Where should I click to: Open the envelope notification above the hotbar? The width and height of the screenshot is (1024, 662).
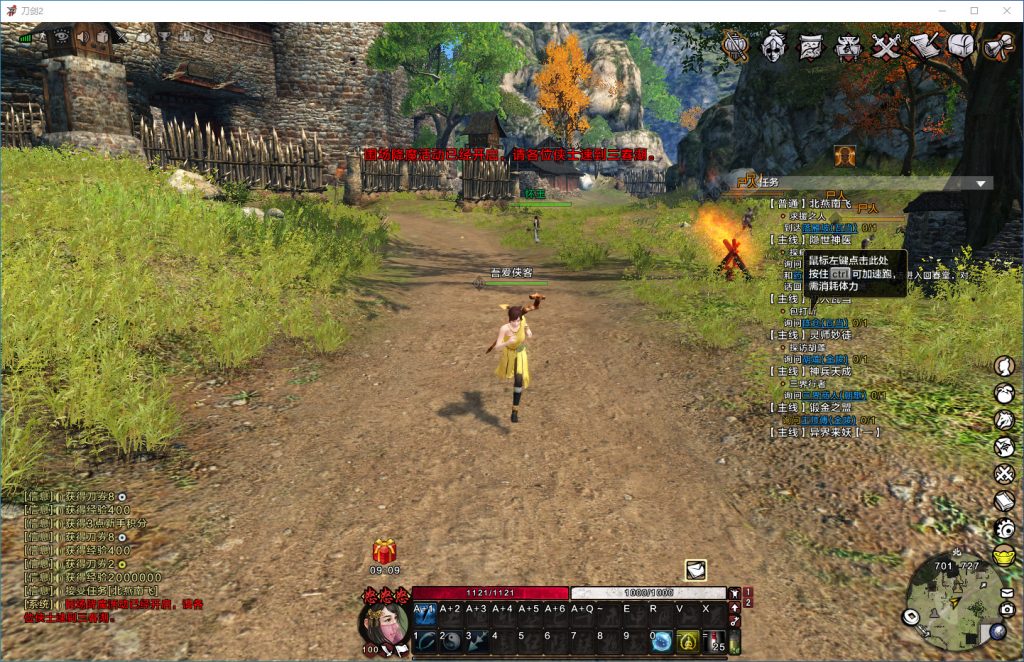(696, 570)
